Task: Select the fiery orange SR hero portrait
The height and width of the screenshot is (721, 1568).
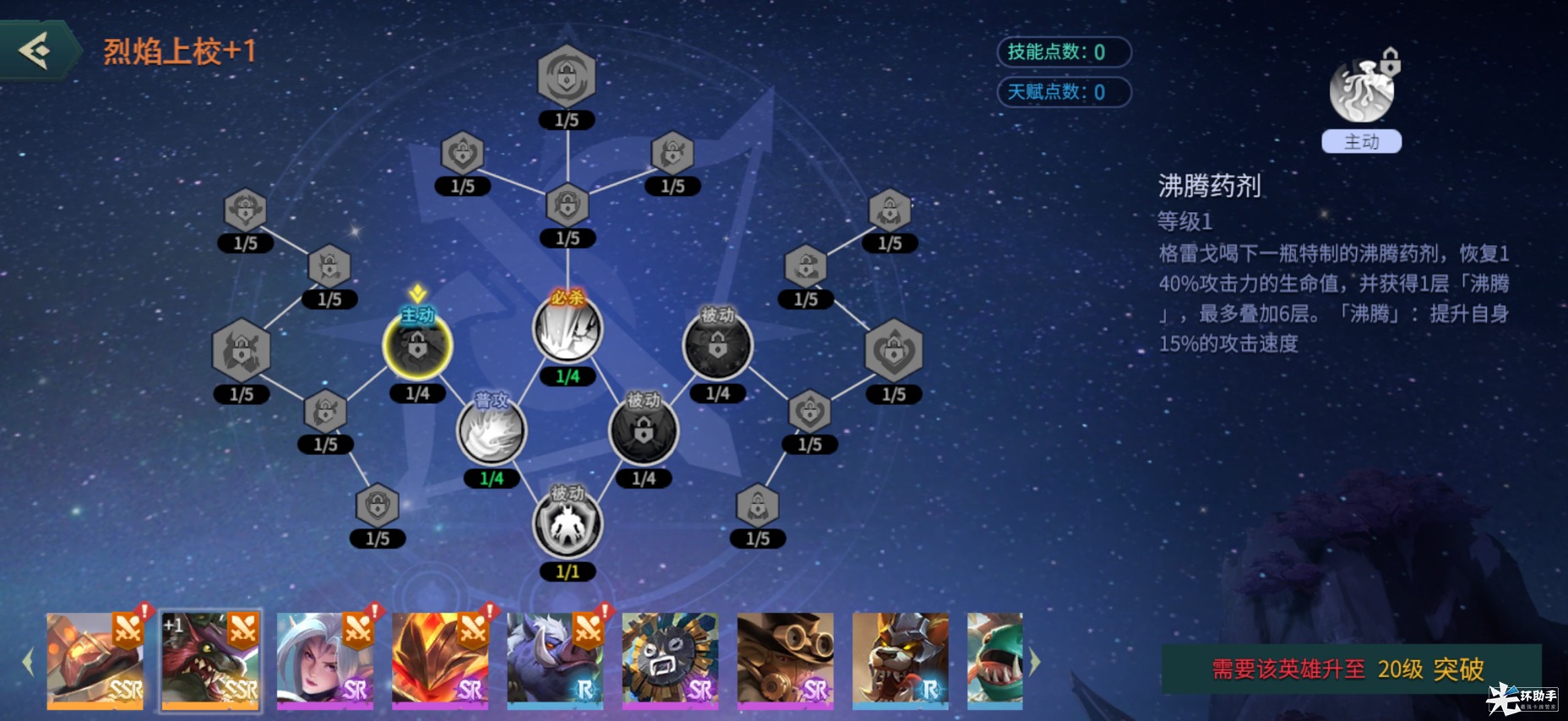Action: coord(440,660)
